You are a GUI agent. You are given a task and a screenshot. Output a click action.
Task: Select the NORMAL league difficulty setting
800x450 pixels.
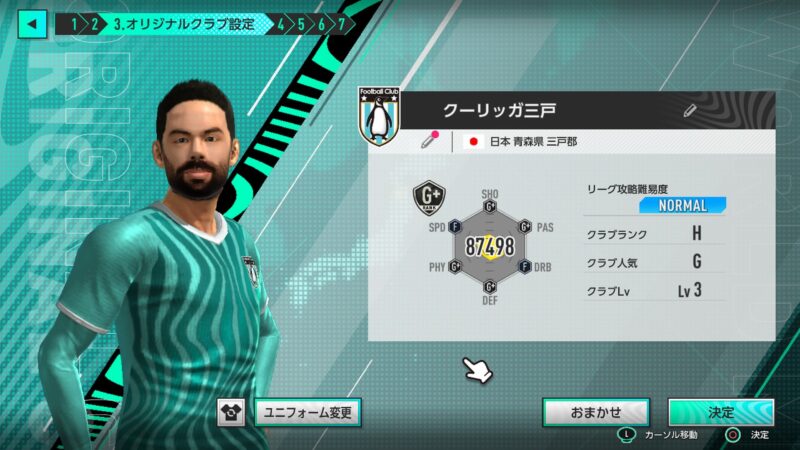pyautogui.click(x=683, y=205)
